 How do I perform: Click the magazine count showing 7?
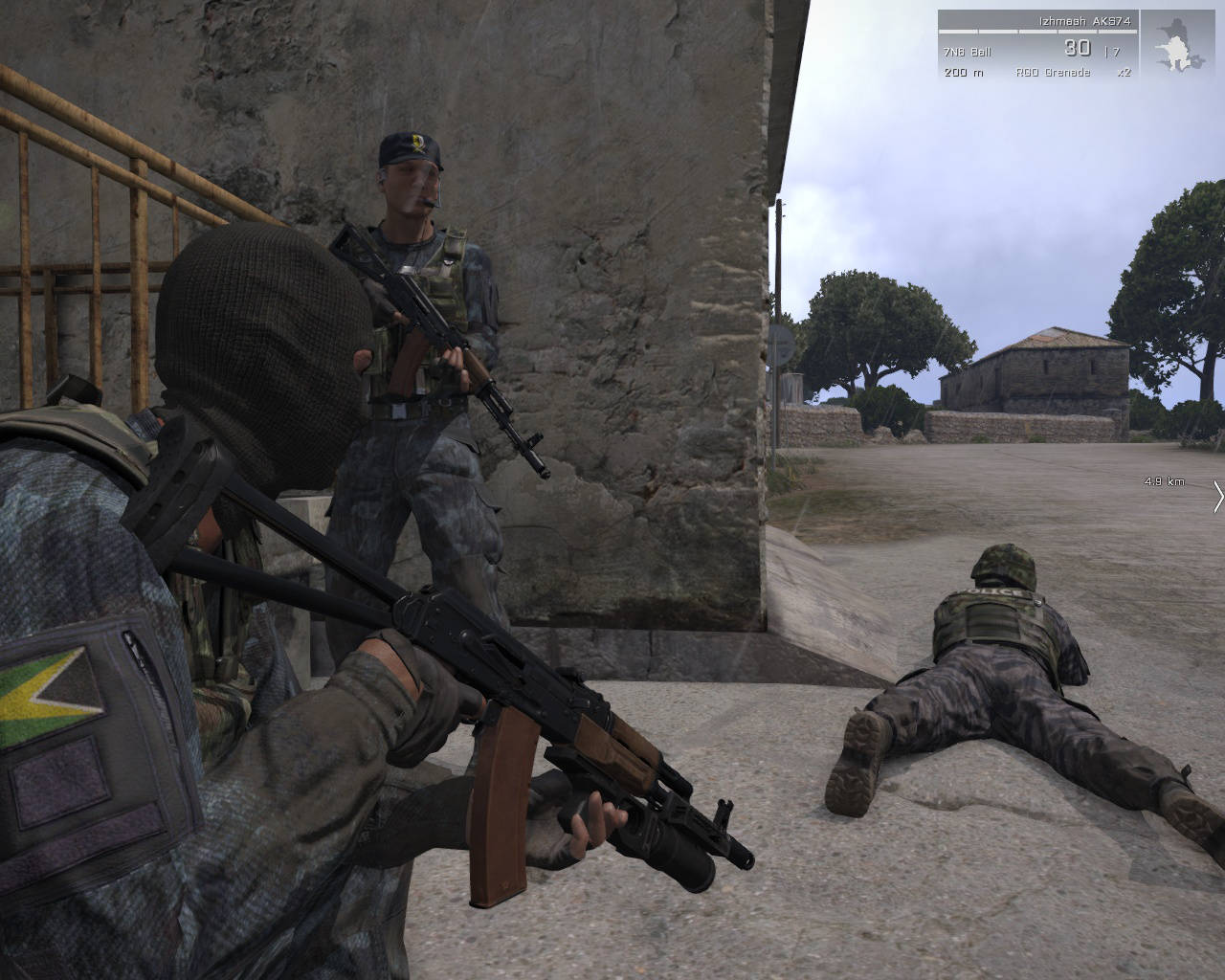click(x=1115, y=50)
